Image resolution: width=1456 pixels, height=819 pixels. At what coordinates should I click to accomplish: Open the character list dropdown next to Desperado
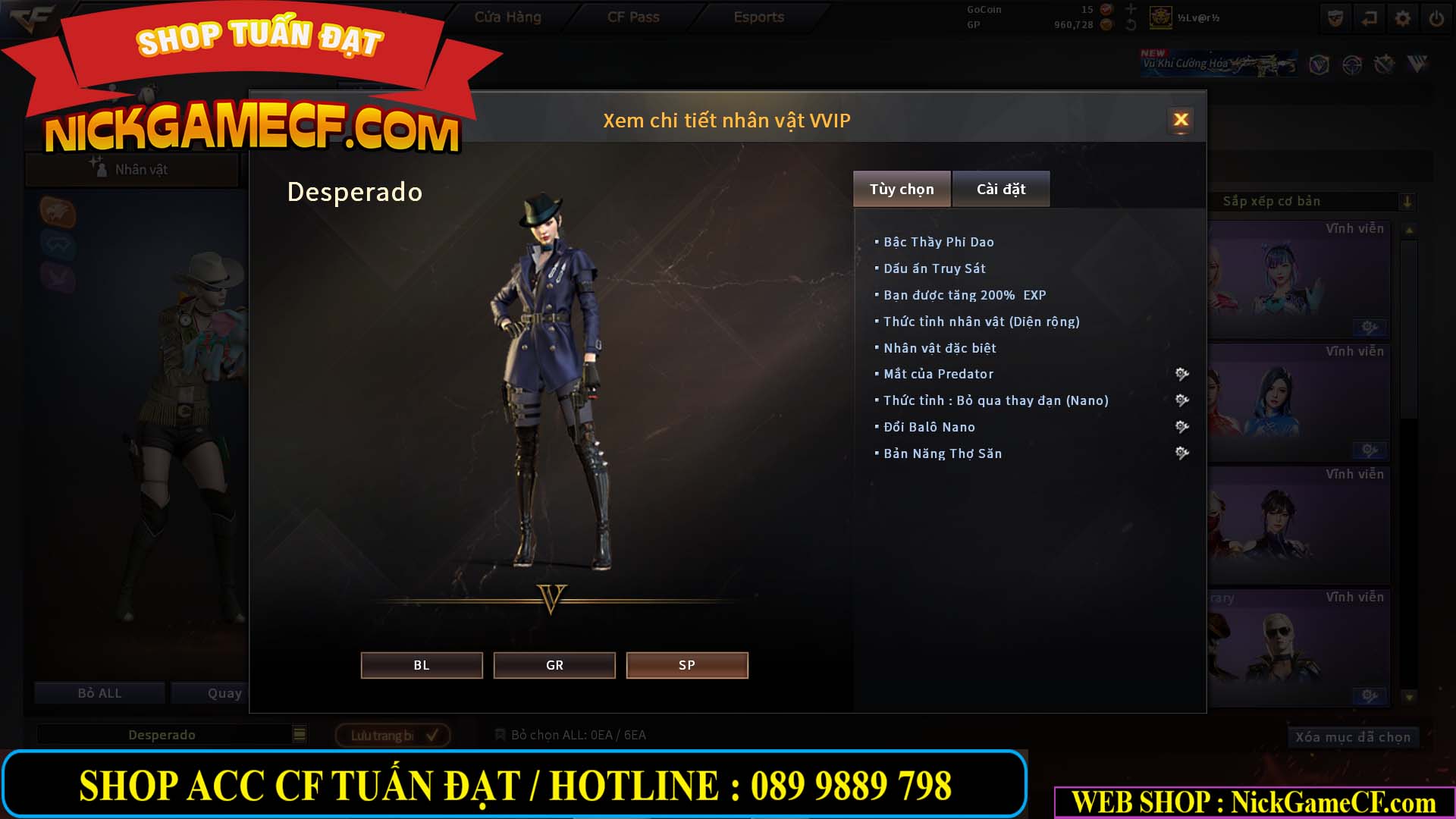point(300,734)
